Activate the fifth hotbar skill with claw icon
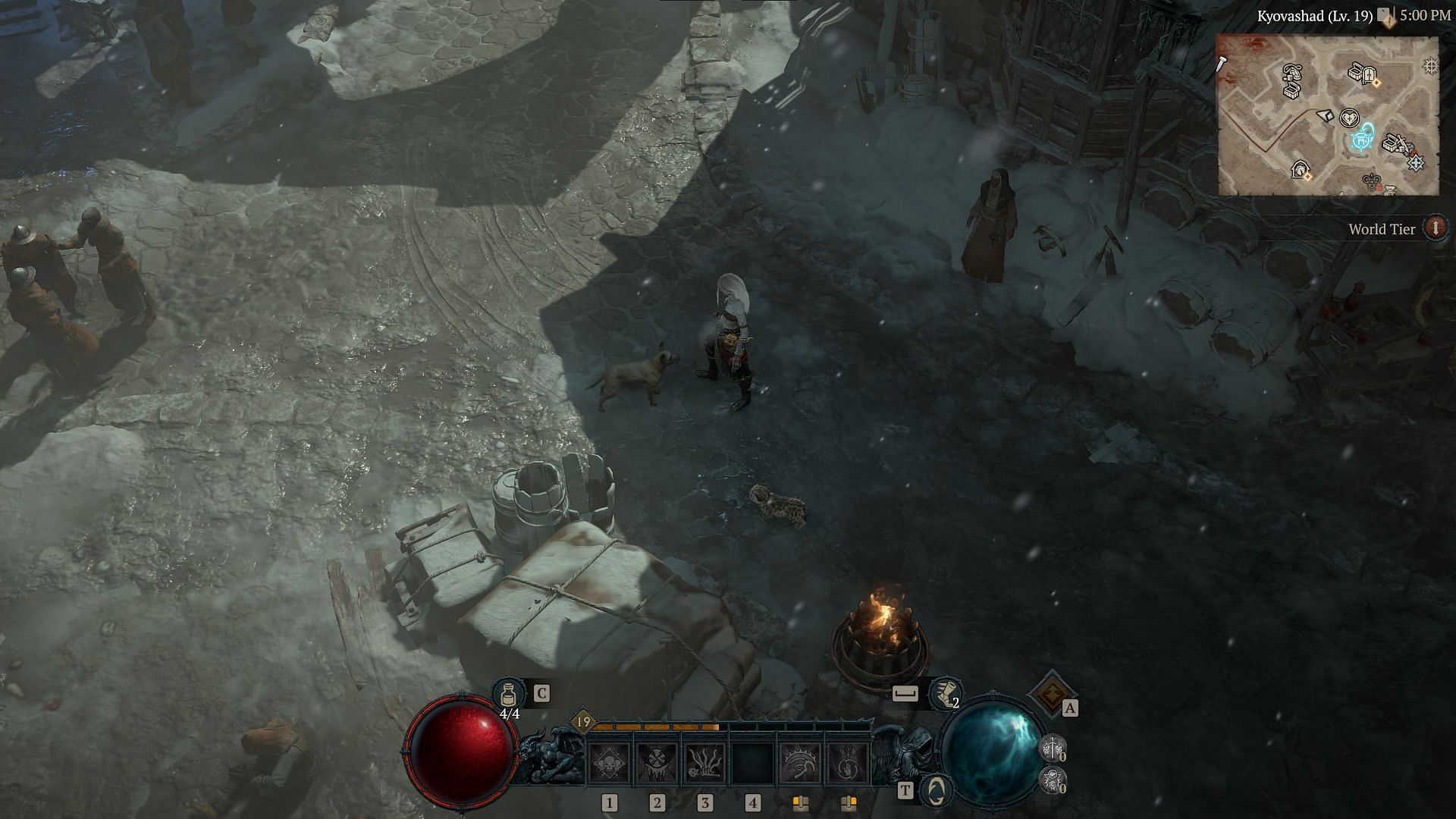 click(x=801, y=762)
